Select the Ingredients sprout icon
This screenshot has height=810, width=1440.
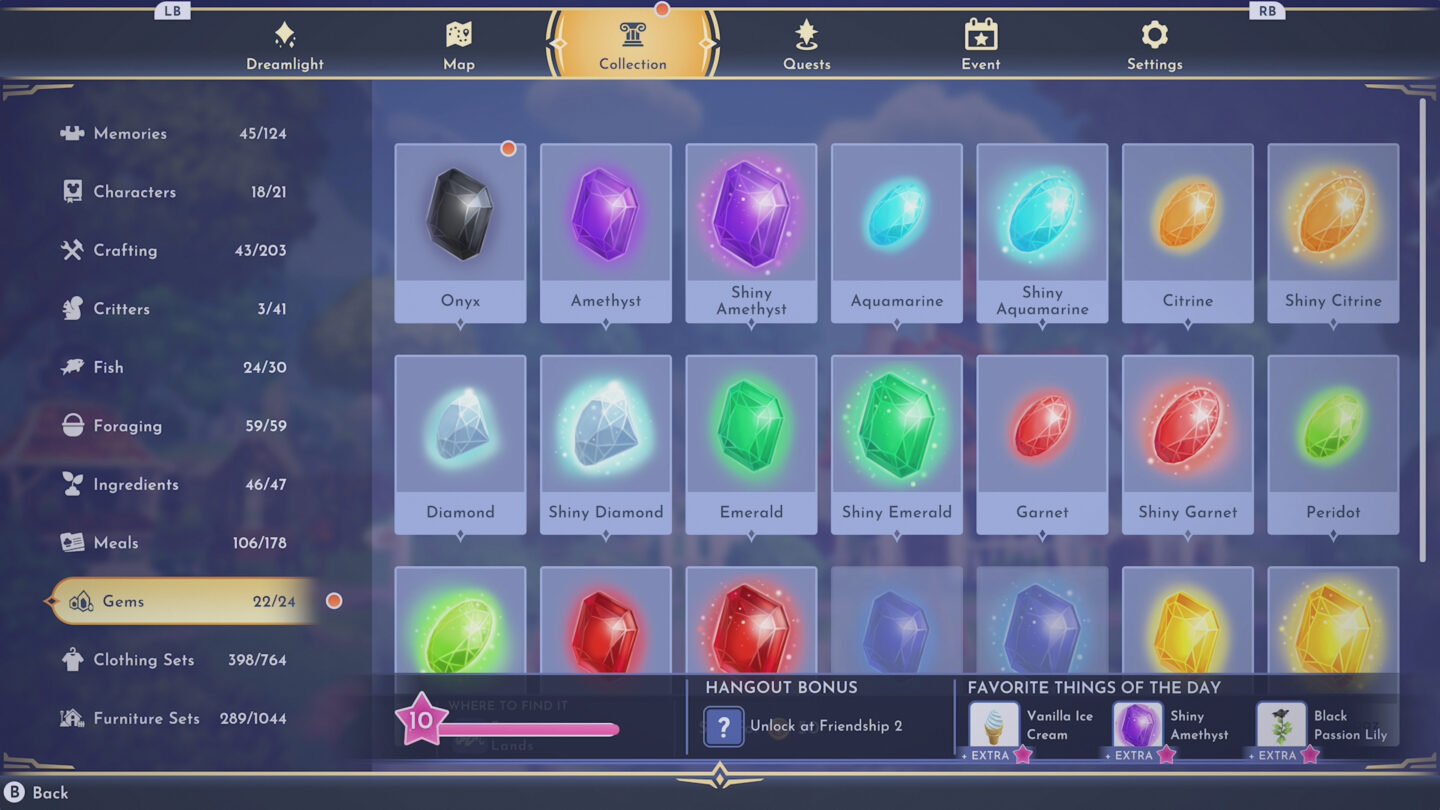click(x=71, y=484)
